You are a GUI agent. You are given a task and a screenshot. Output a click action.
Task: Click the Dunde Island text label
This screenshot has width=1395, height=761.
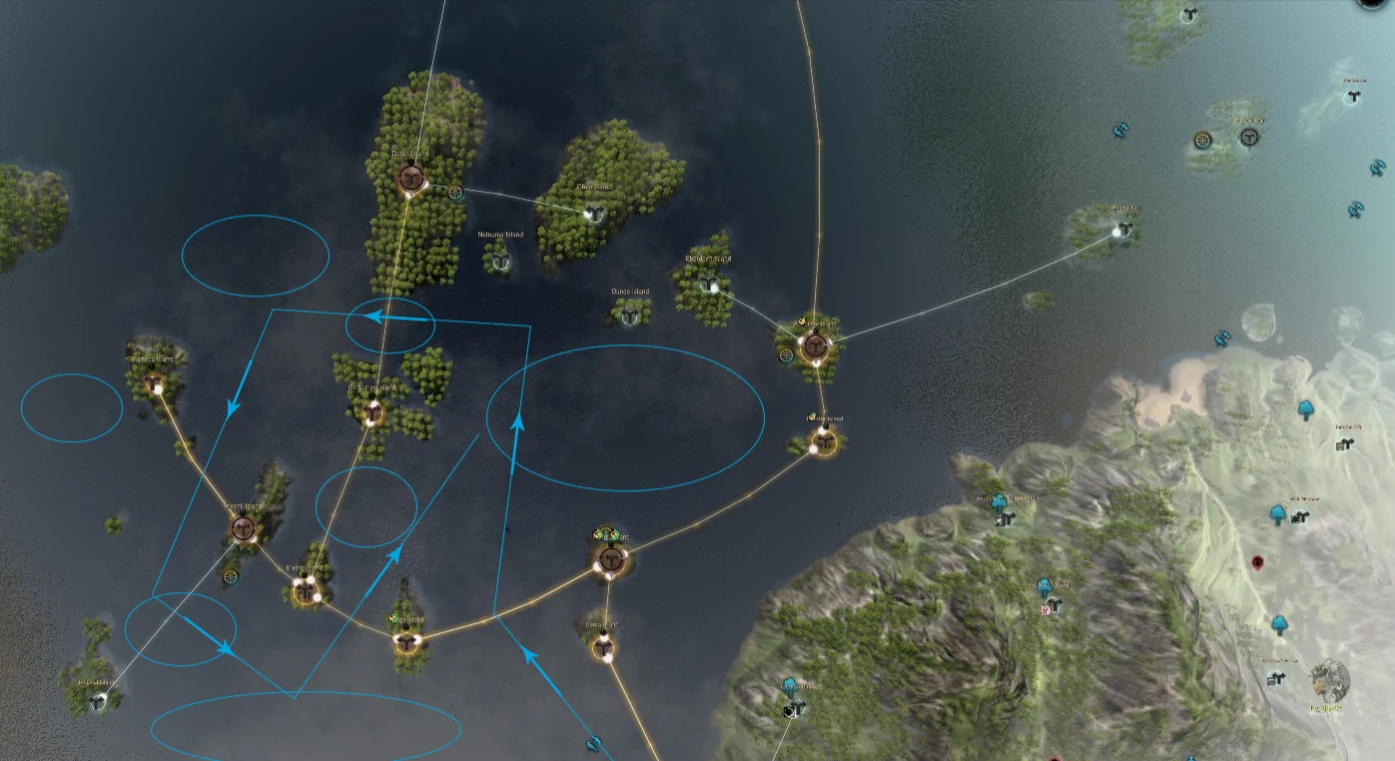pos(630,290)
